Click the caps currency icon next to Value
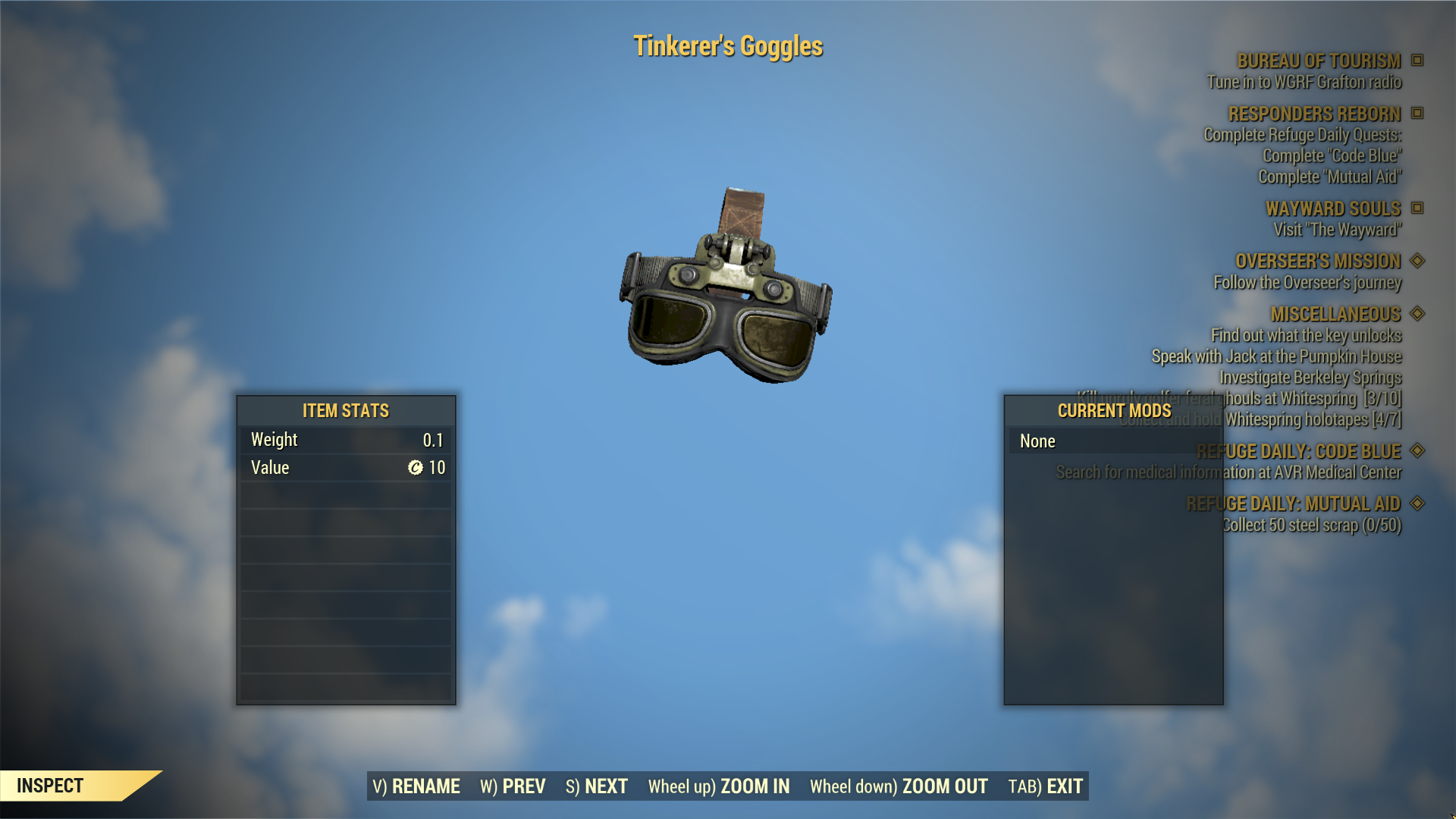This screenshot has width=1456, height=819. [415, 468]
